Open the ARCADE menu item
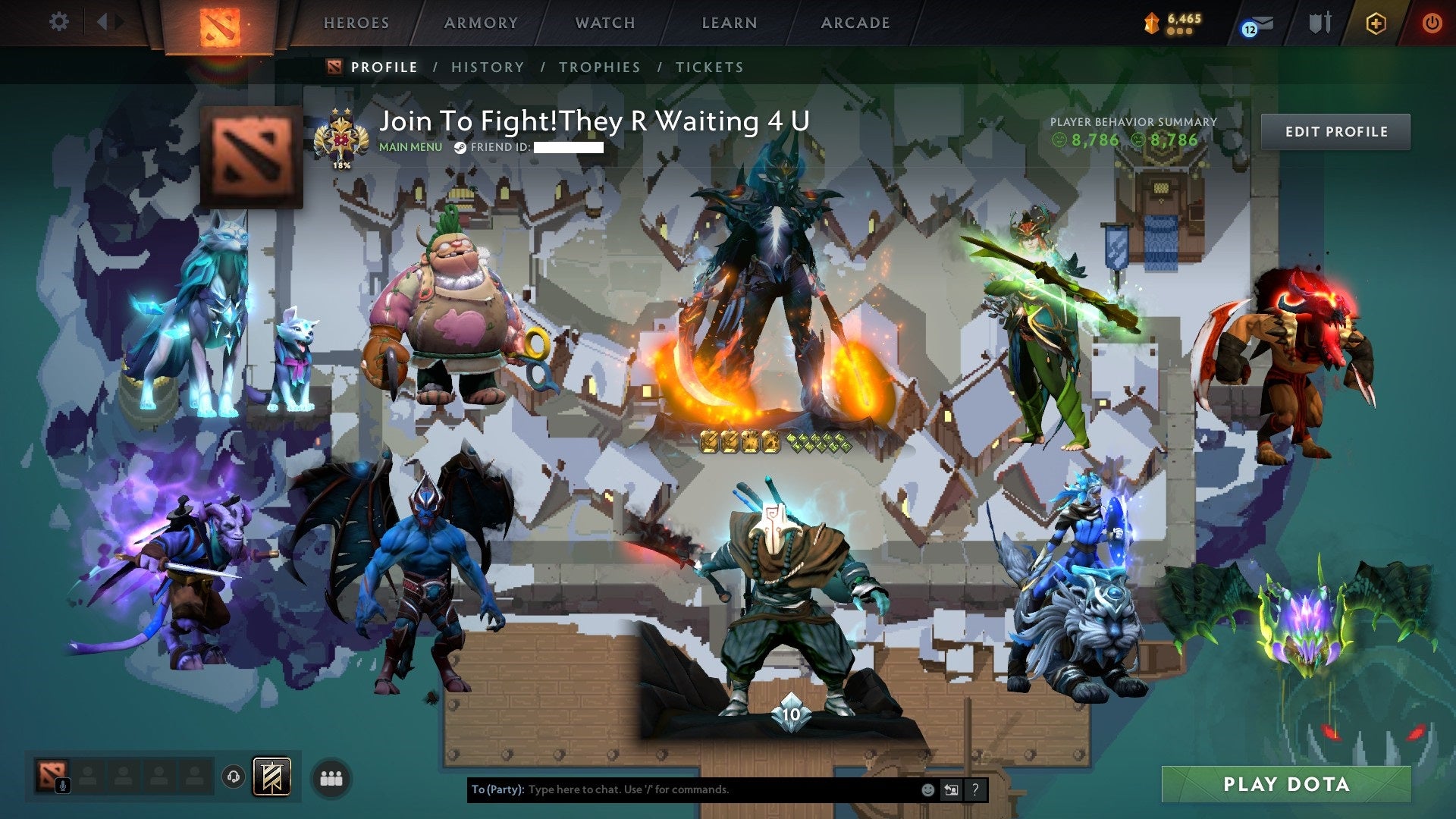 coord(855,23)
